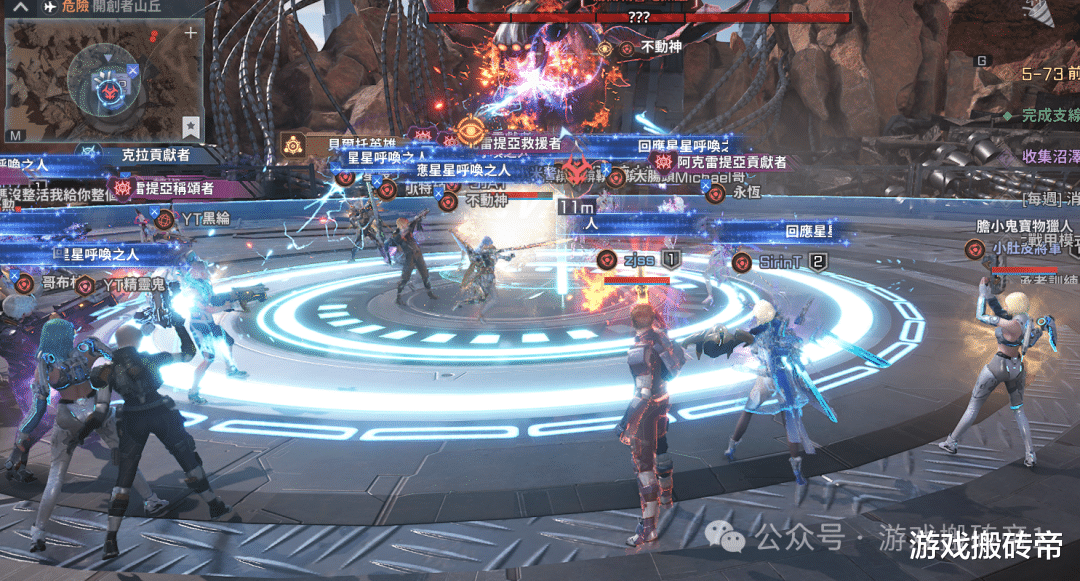Image resolution: width=1080 pixels, height=581 pixels.
Task: Select the purple 收集沼澤 quest objective
Action: coord(1050,156)
